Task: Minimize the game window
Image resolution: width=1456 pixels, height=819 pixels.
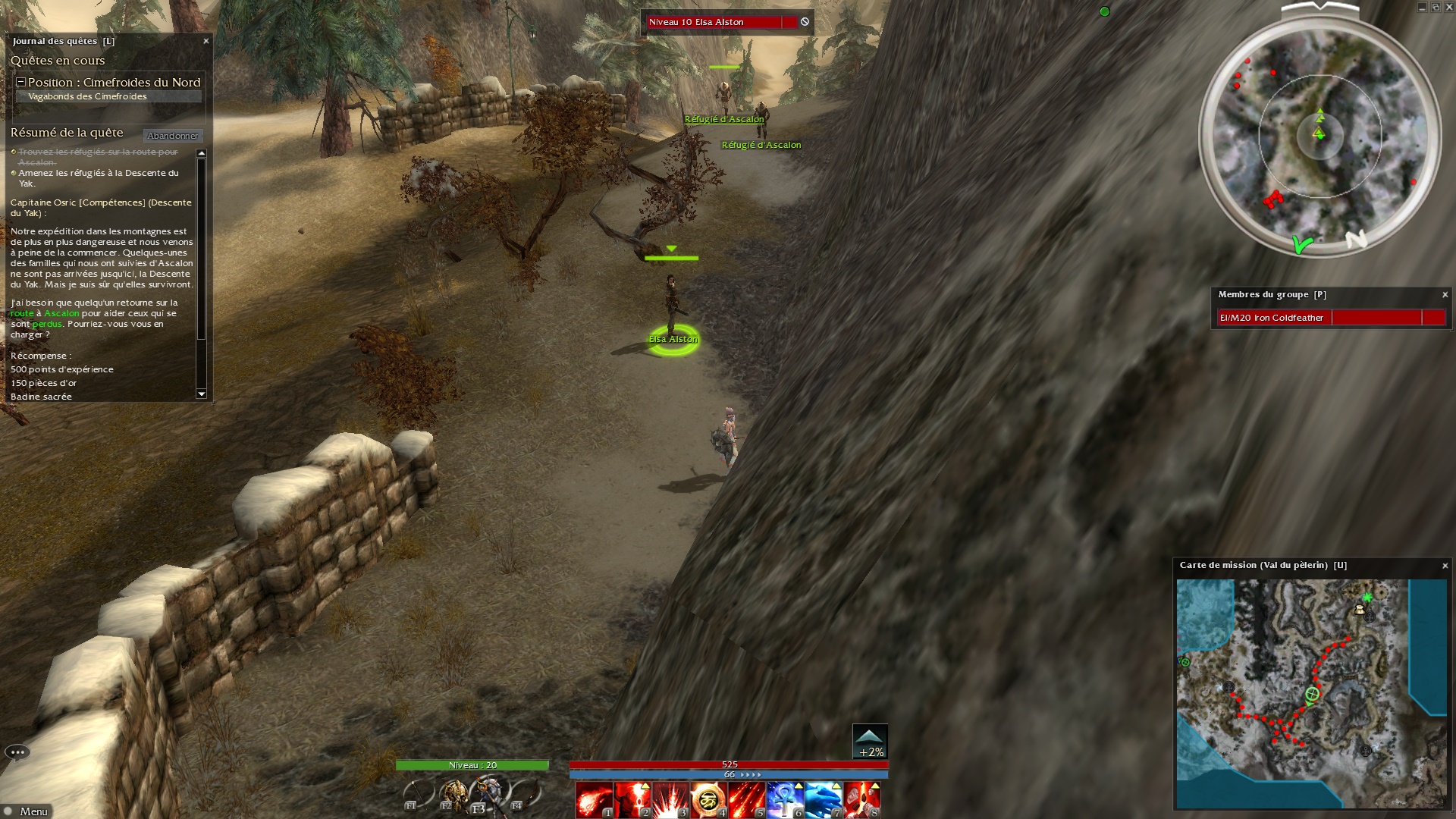Action: (1422, 8)
